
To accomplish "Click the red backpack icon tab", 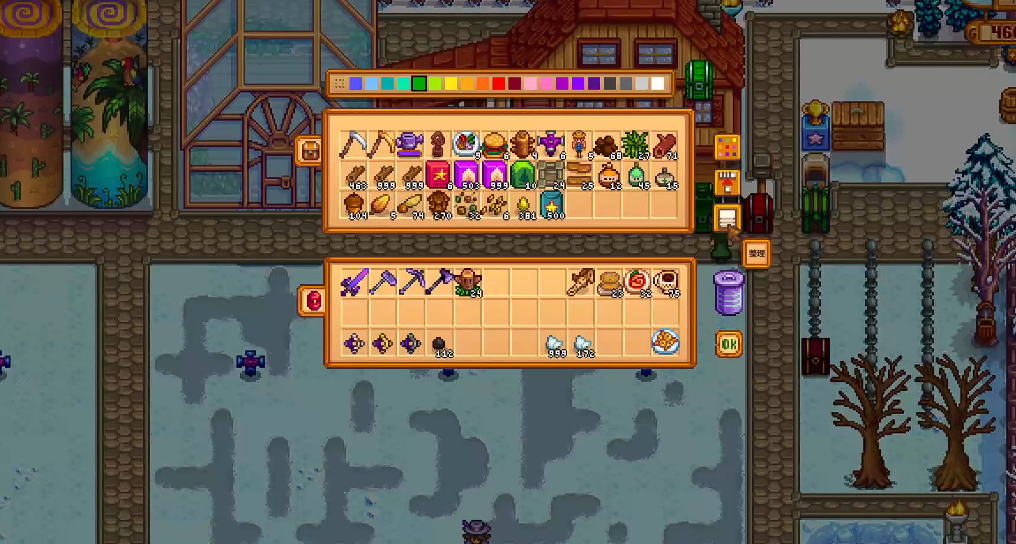I will point(311,299).
